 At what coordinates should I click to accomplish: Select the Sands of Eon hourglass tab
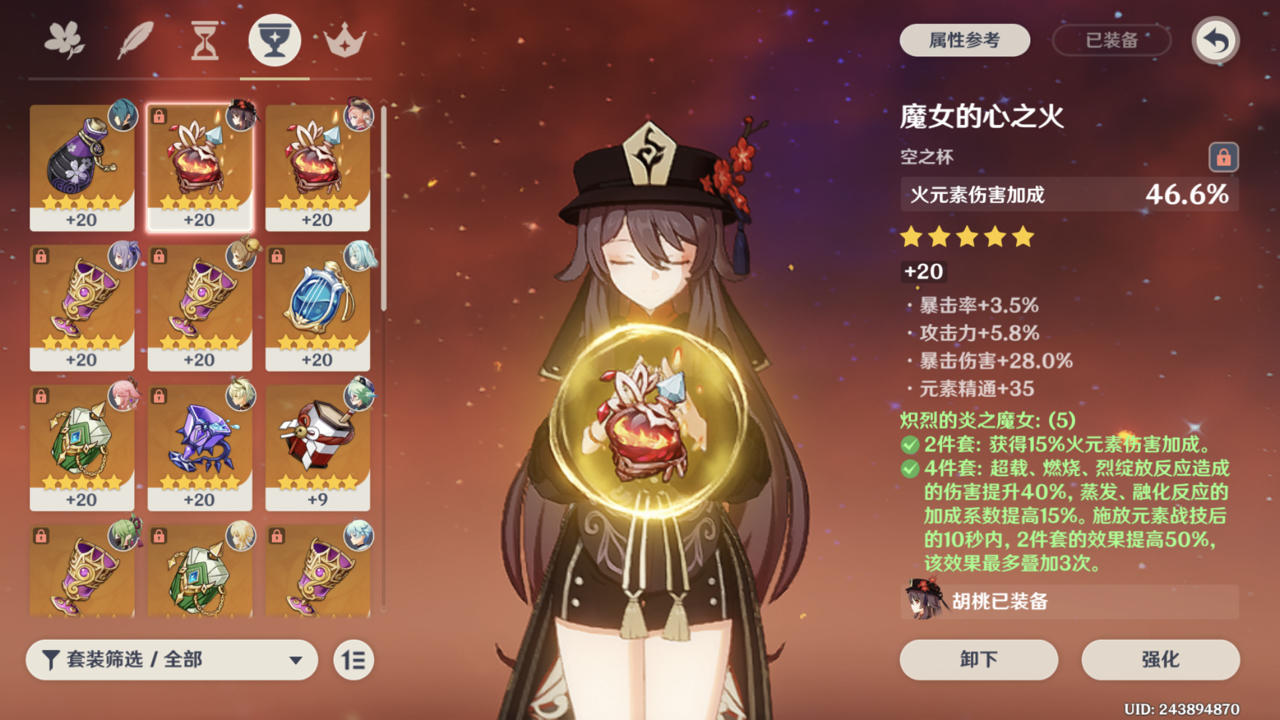(203, 40)
